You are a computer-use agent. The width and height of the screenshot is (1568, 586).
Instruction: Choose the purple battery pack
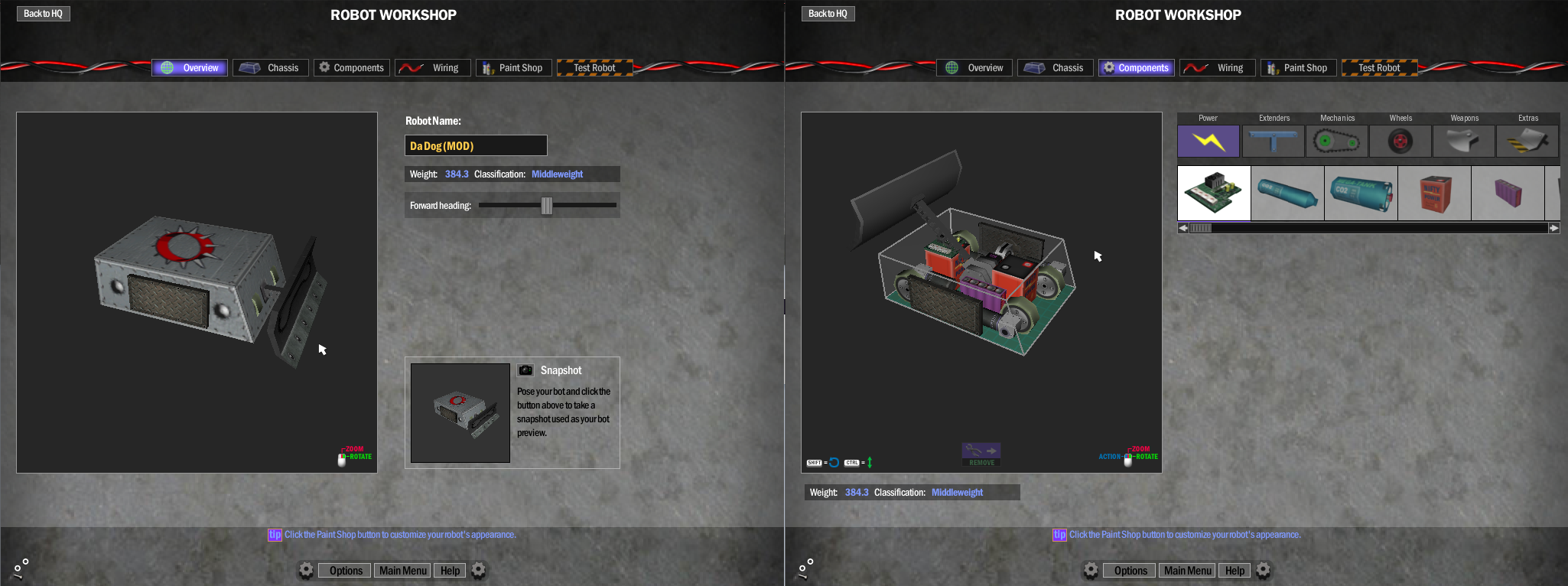pos(1508,193)
